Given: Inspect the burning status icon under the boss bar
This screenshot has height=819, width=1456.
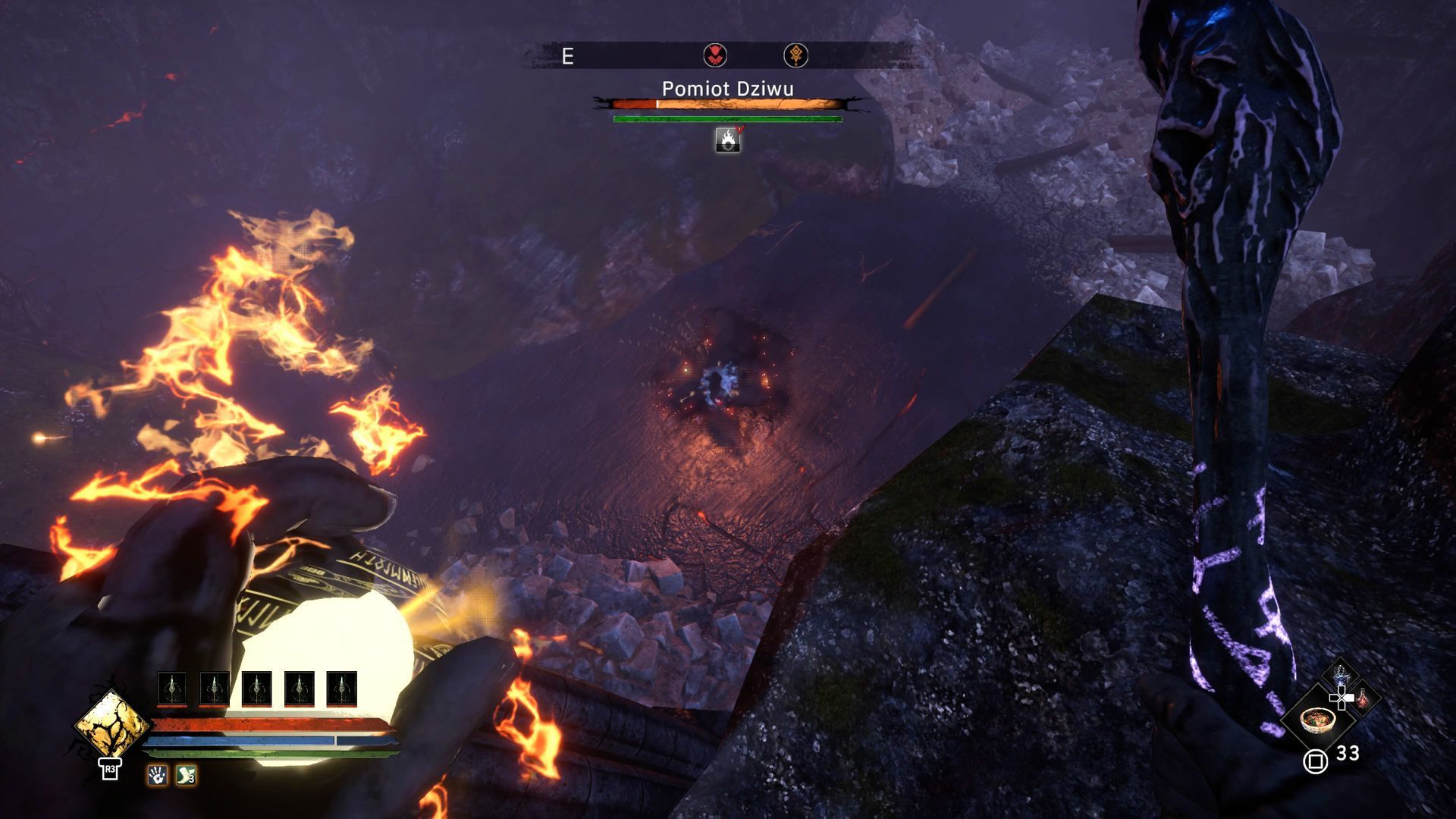Looking at the screenshot, I should click(x=728, y=140).
